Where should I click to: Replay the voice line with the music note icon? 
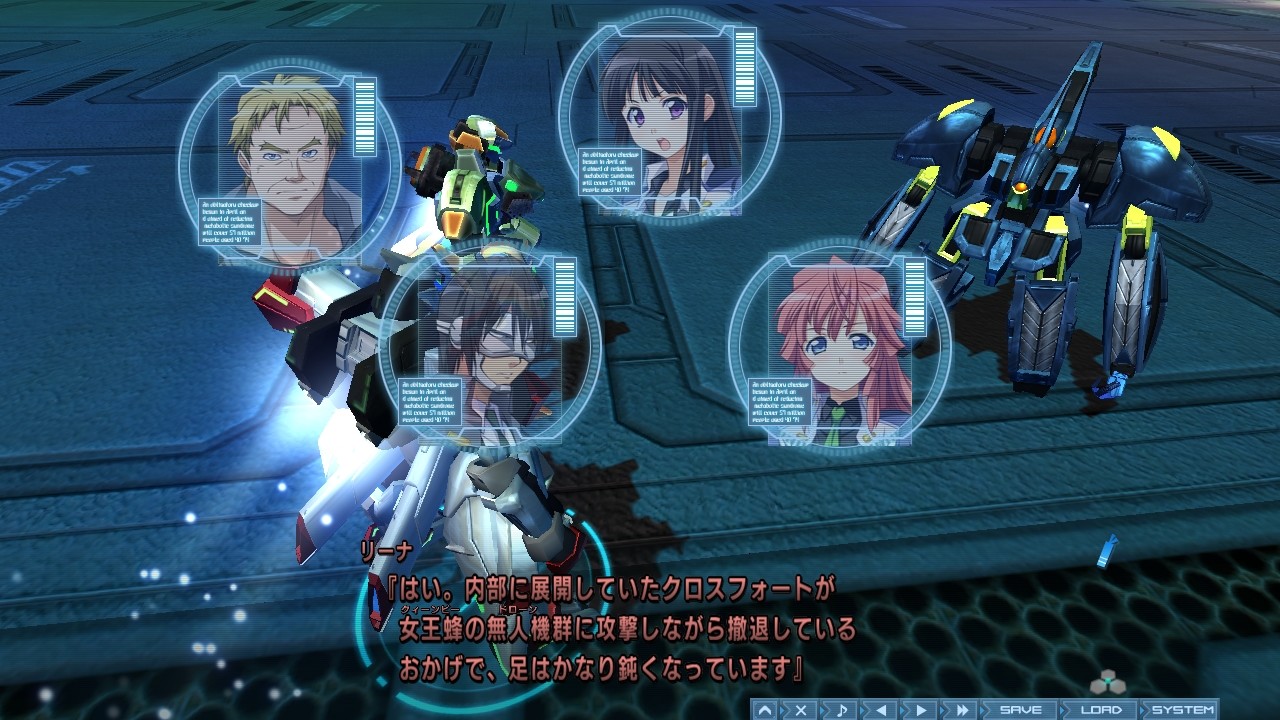[840, 712]
